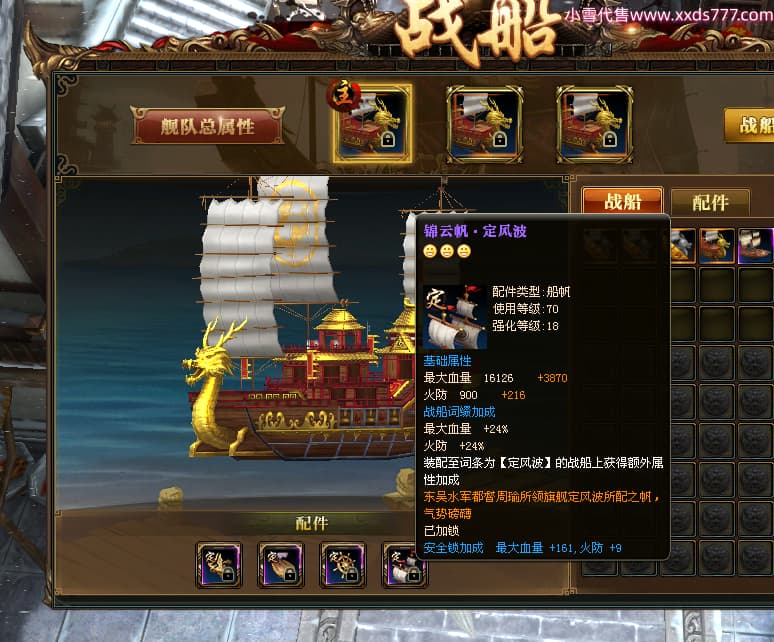Switch to the 配件 accessories tab
774x642 pixels.
pos(710,202)
